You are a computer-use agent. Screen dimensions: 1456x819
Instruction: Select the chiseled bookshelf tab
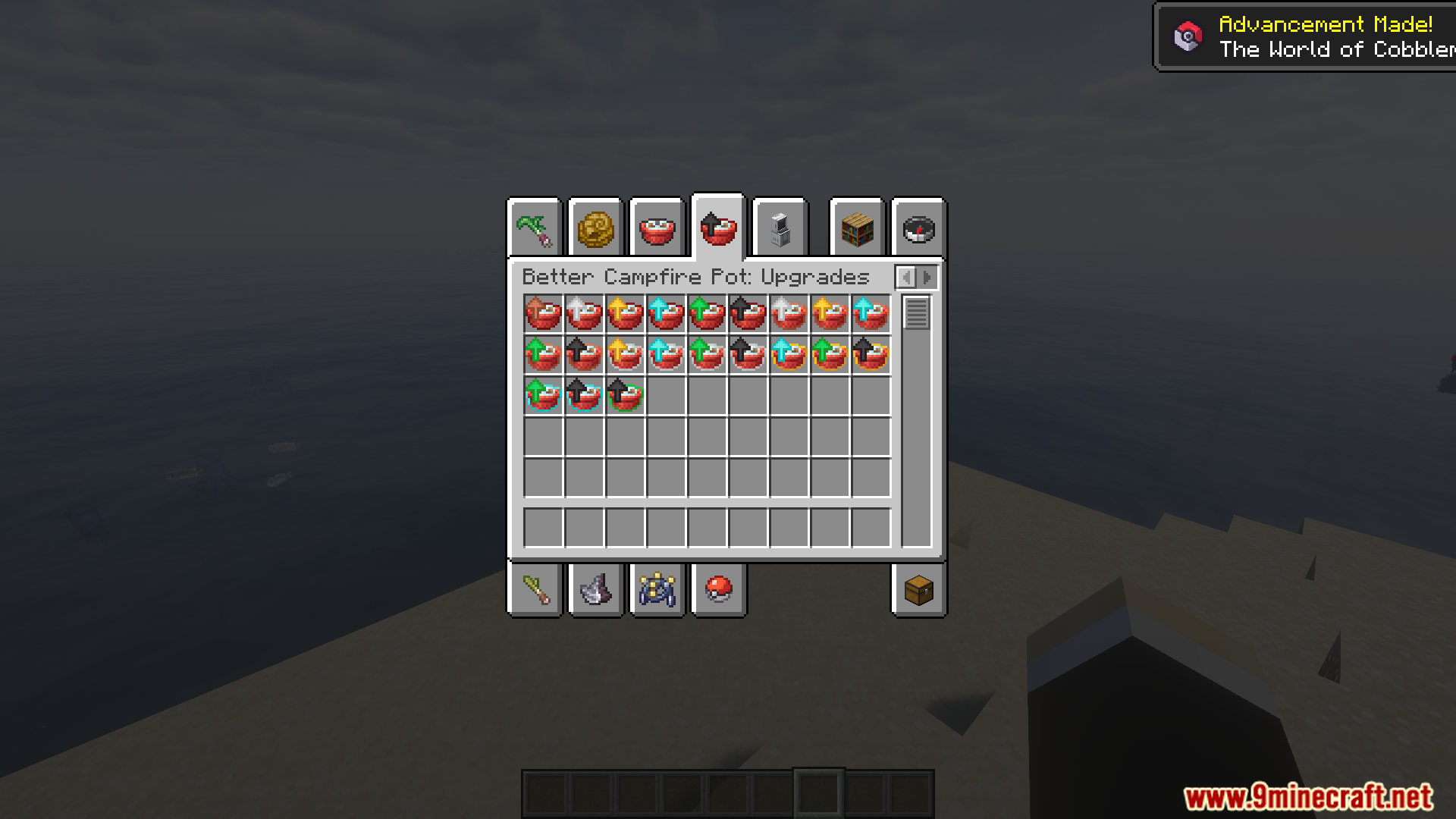click(x=855, y=228)
